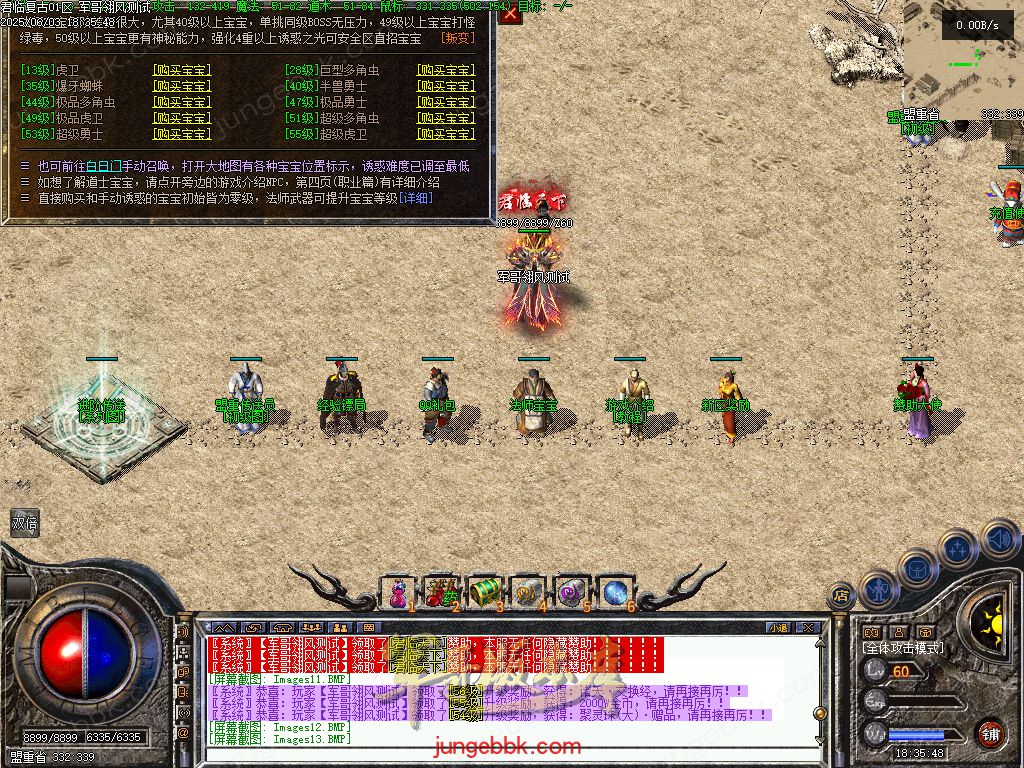Open the 叛变 link in the dialog
This screenshot has width=1024, height=768.
pyautogui.click(x=457, y=37)
